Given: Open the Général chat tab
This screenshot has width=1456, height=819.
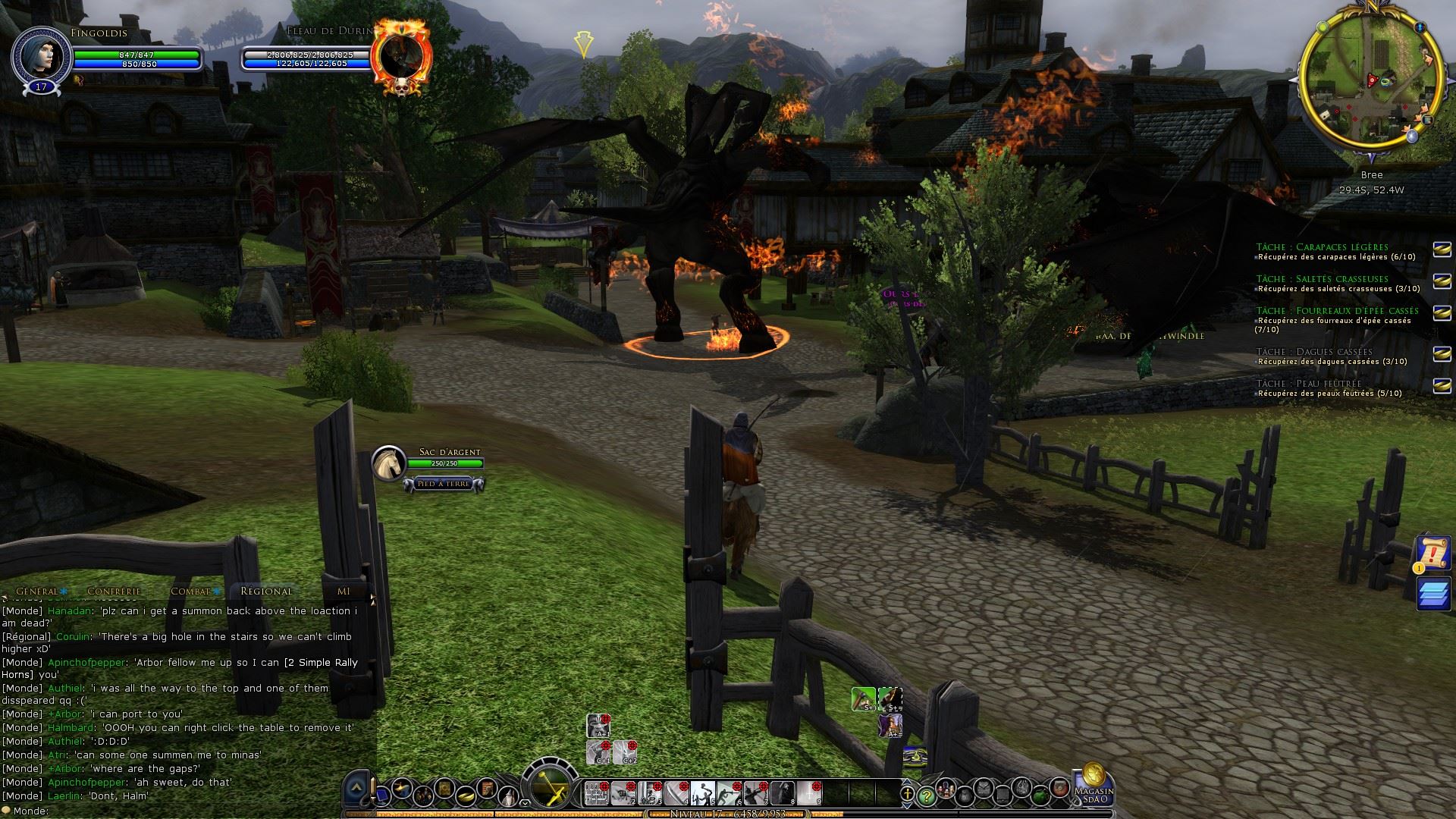Looking at the screenshot, I should click(x=37, y=591).
